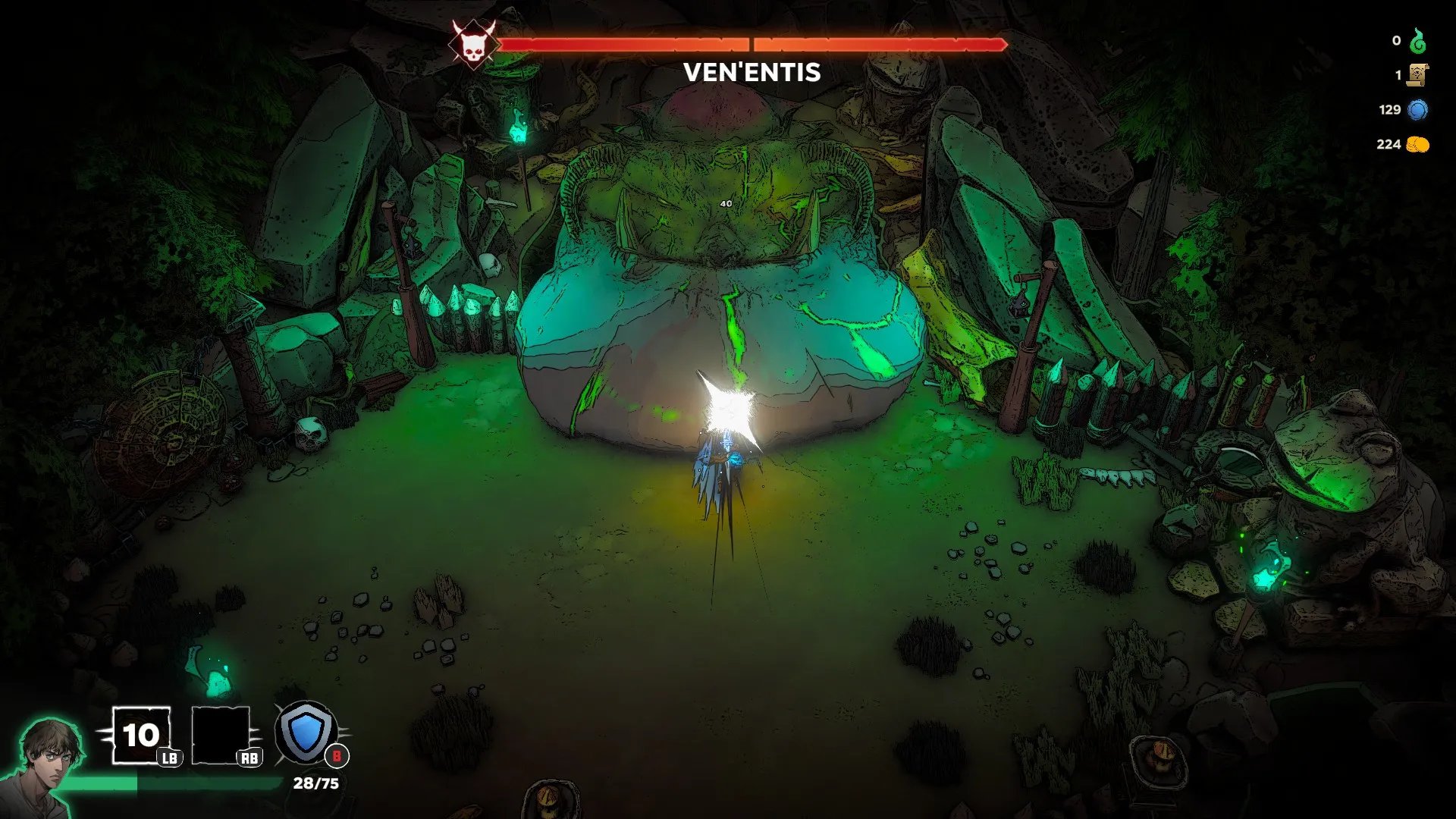Viewport: 1456px width, 819px height.
Task: Click the green flame resource icon
Action: [1417, 41]
